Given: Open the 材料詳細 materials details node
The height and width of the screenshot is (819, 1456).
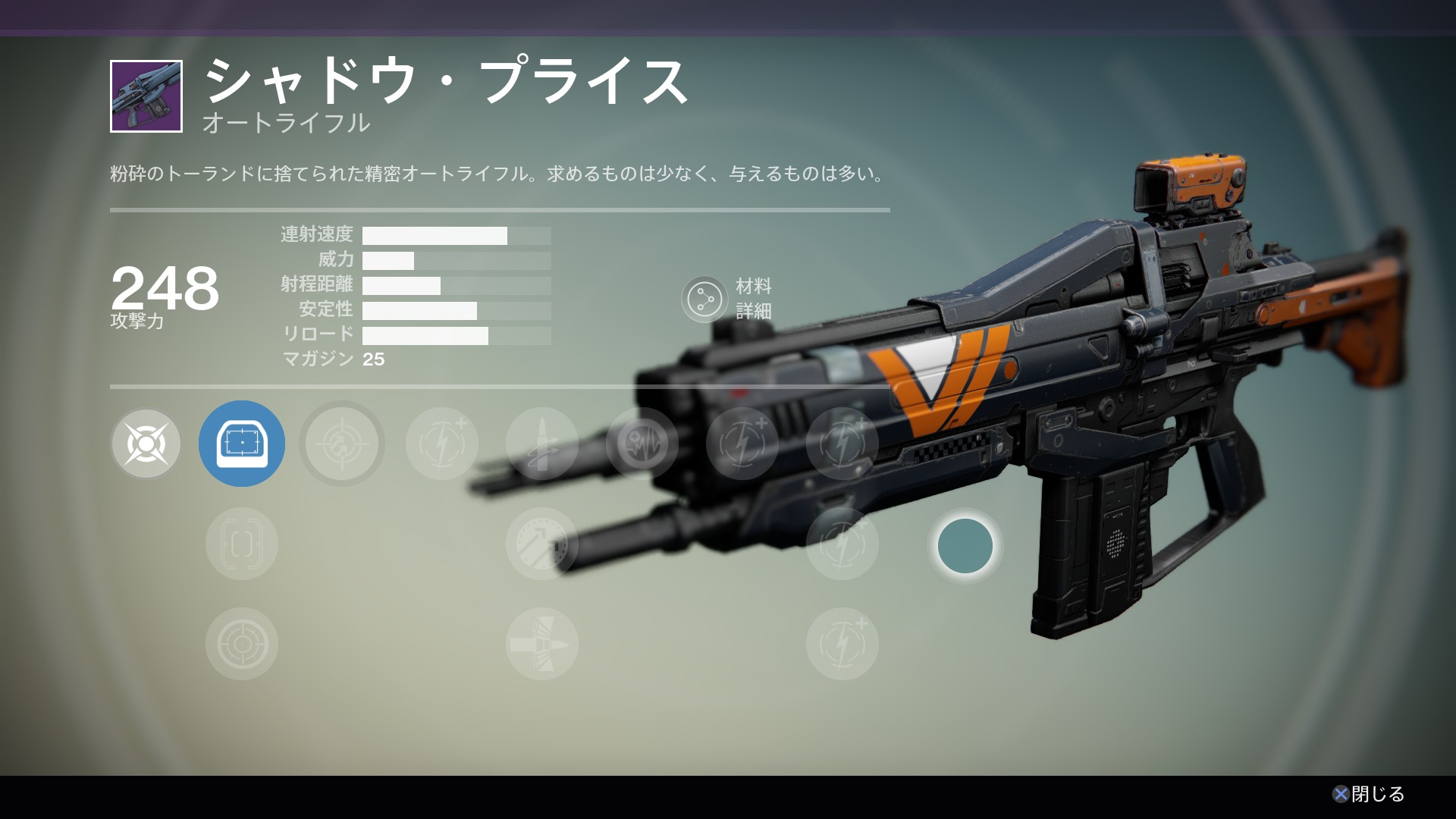Looking at the screenshot, I should pos(704,299).
